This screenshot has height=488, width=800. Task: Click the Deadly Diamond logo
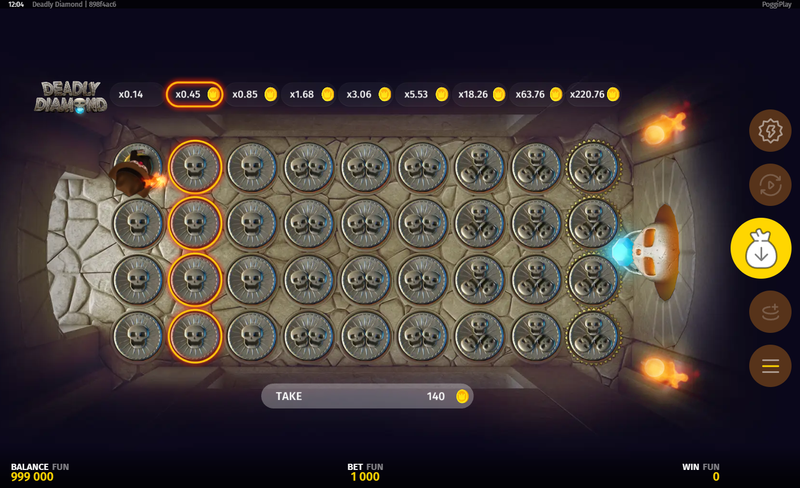70,96
